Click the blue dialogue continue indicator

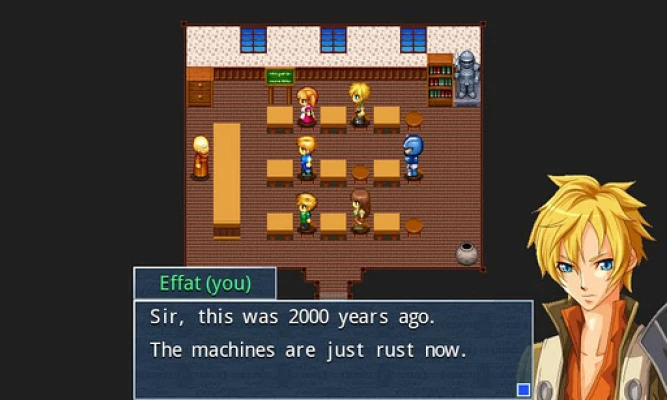tap(522, 389)
